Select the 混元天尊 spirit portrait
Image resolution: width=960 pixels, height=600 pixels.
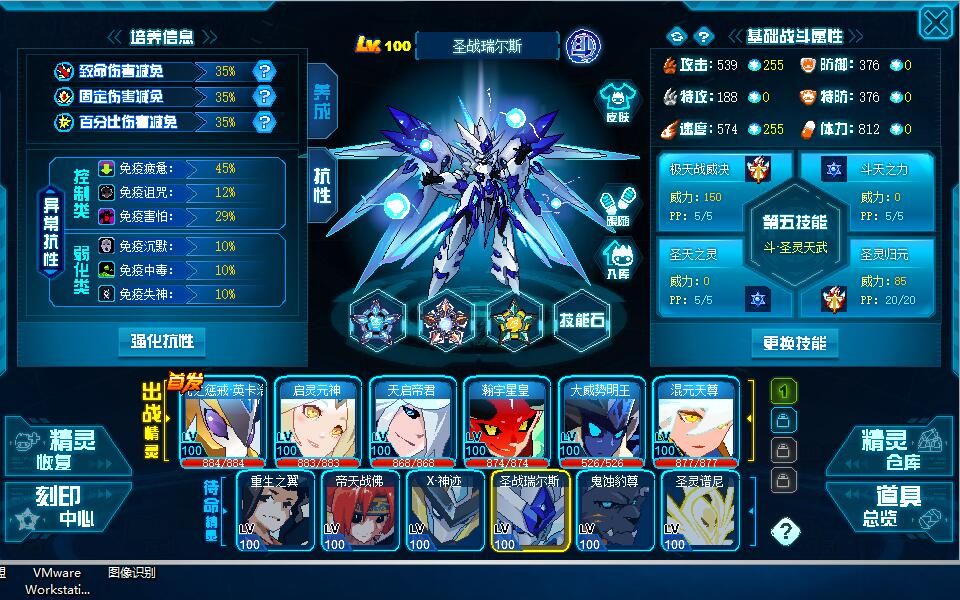(x=694, y=423)
